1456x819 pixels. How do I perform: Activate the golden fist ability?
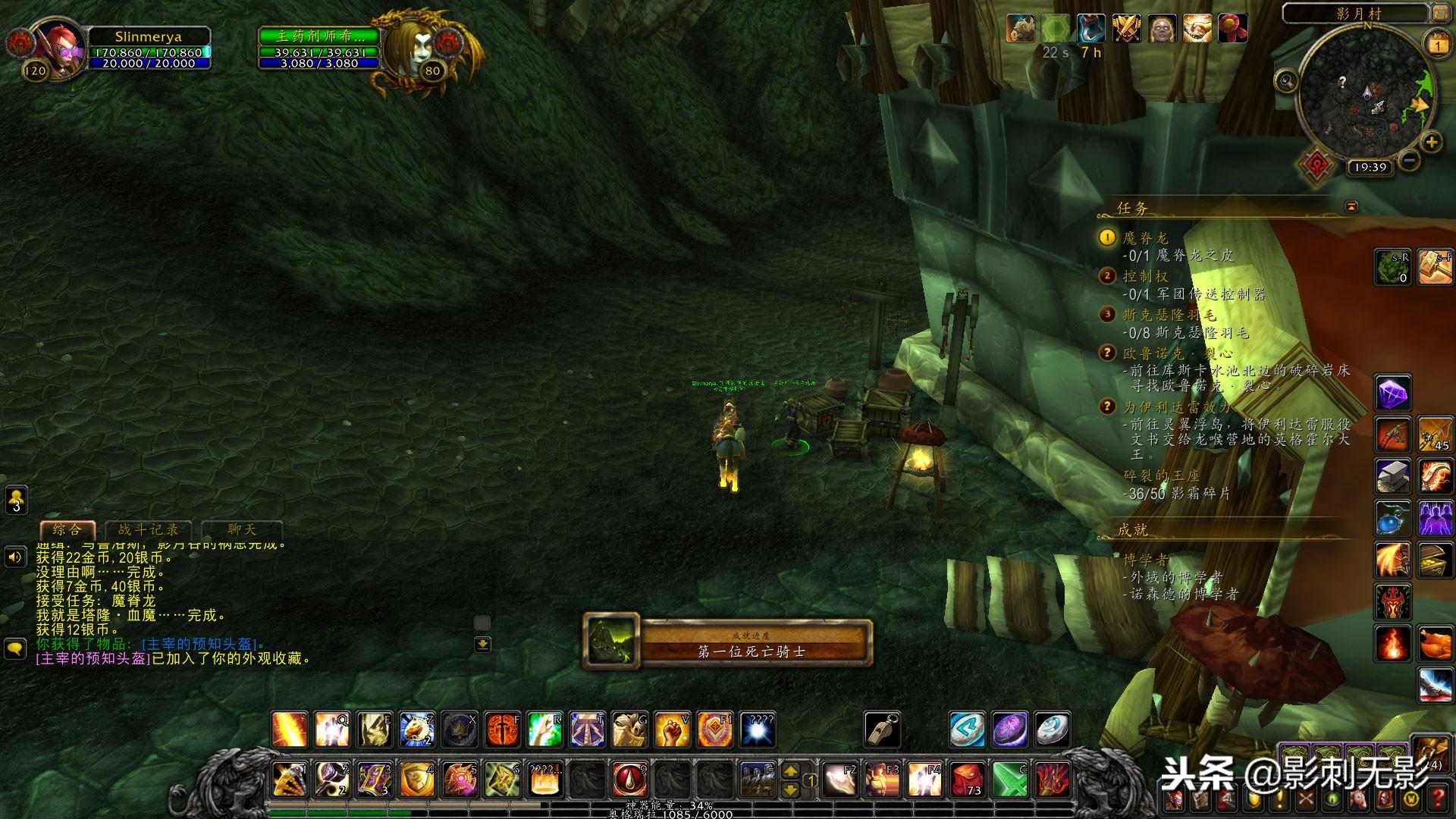tap(672, 730)
